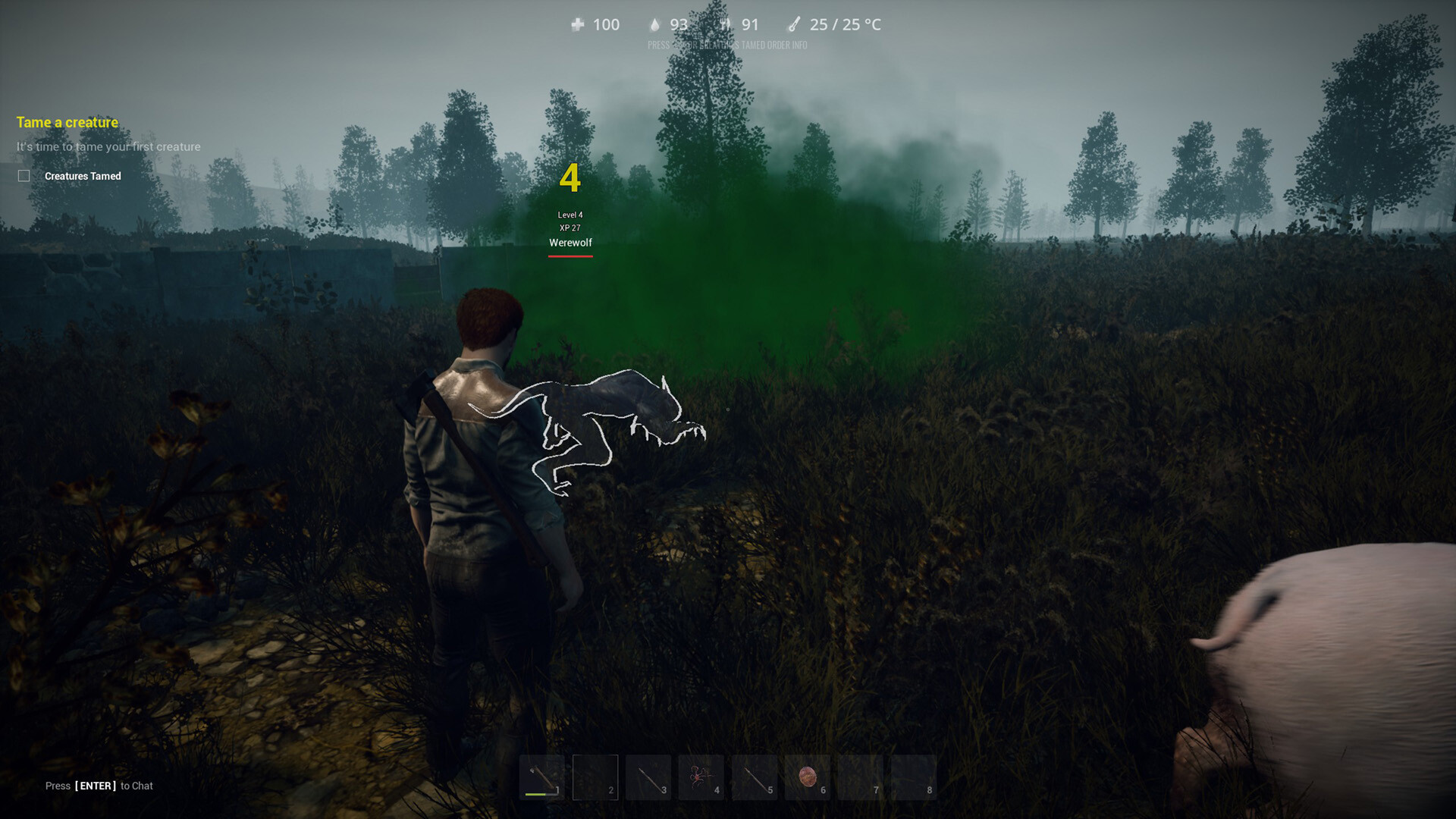Check the Creatures Tamed objective checkbox
The image size is (1456, 819).
click(22, 175)
